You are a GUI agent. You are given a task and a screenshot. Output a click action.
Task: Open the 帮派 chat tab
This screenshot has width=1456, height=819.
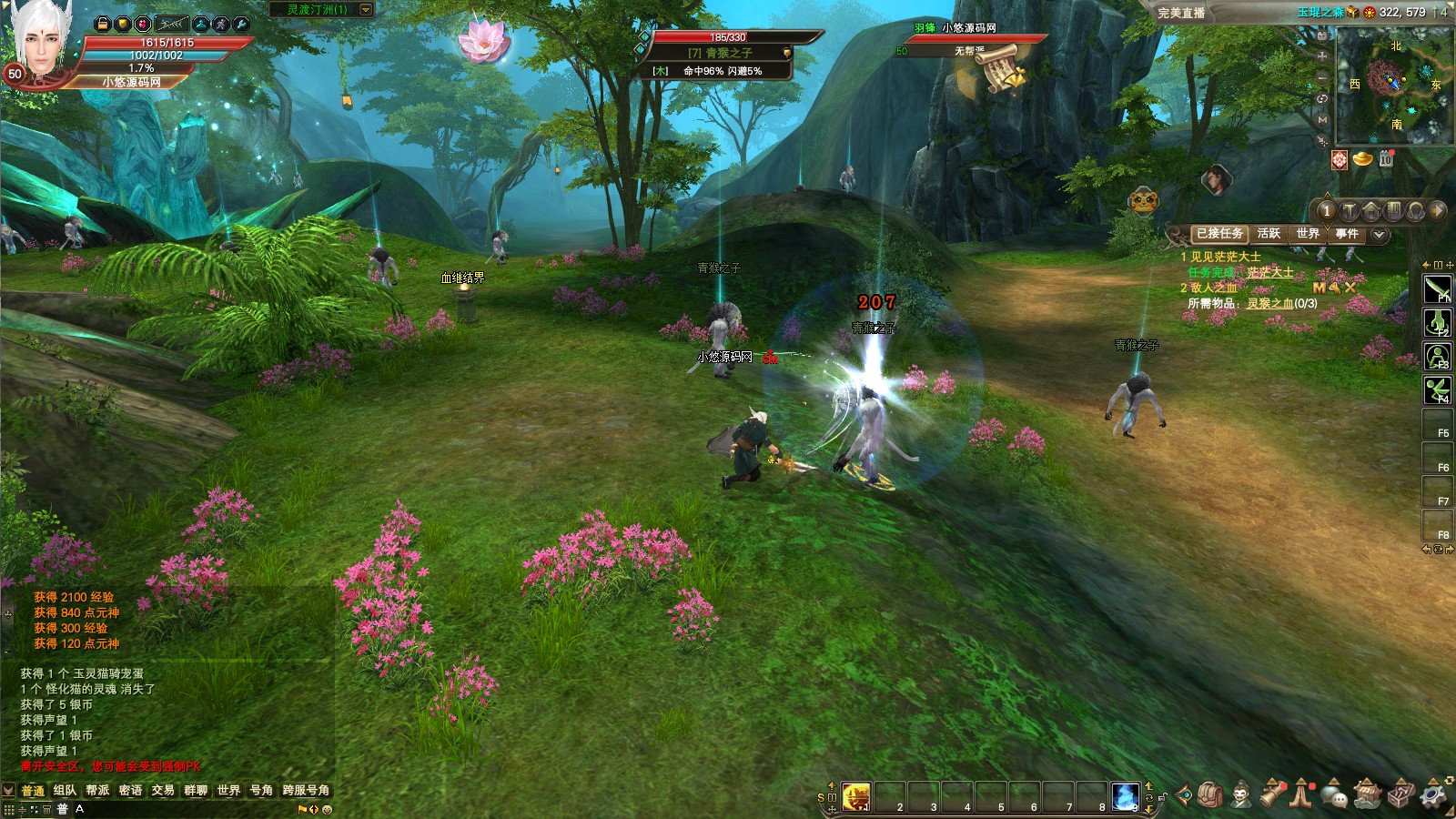coord(97,790)
